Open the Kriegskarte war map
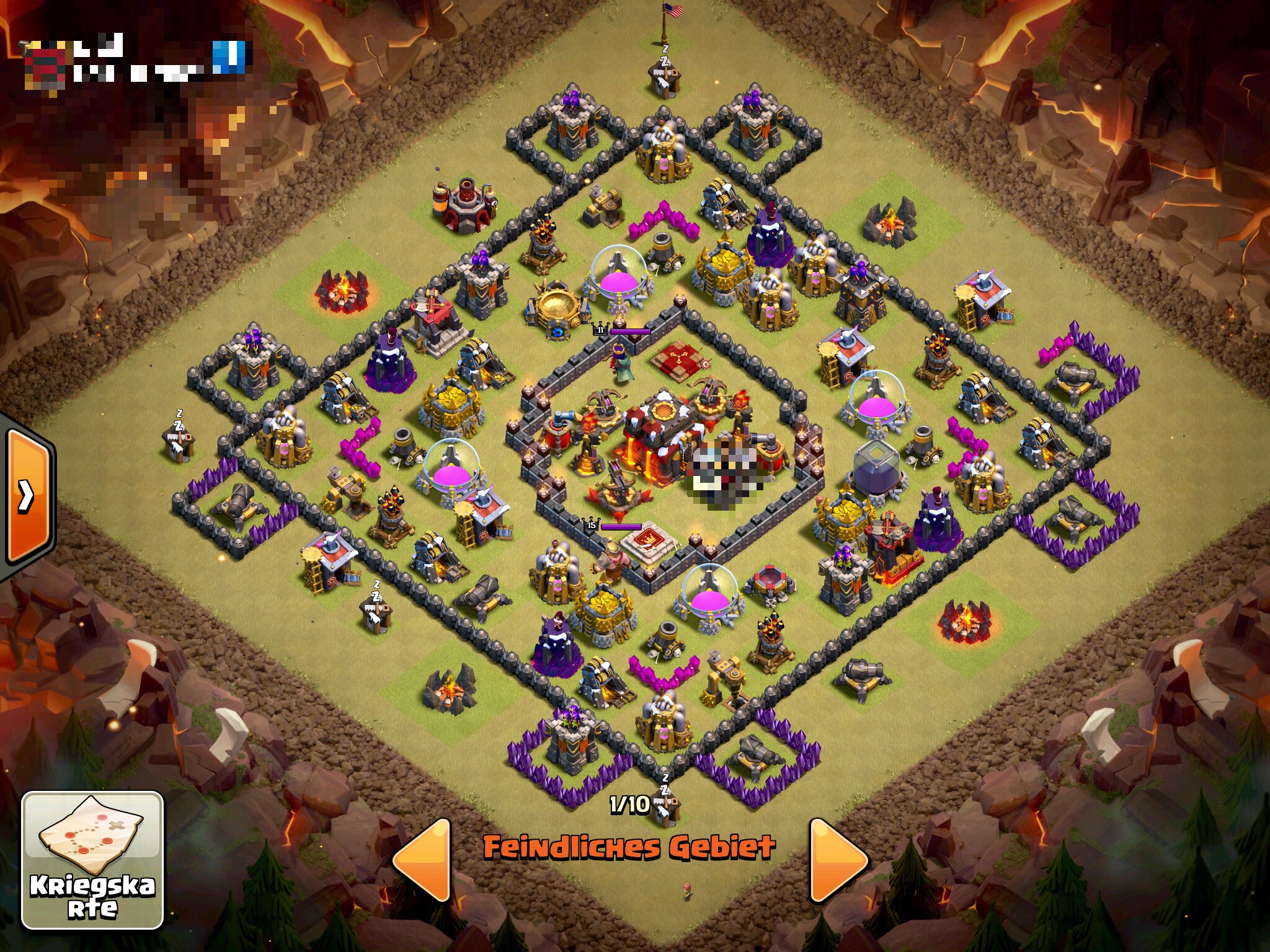This screenshot has height=952, width=1270. pyautogui.click(x=92, y=860)
